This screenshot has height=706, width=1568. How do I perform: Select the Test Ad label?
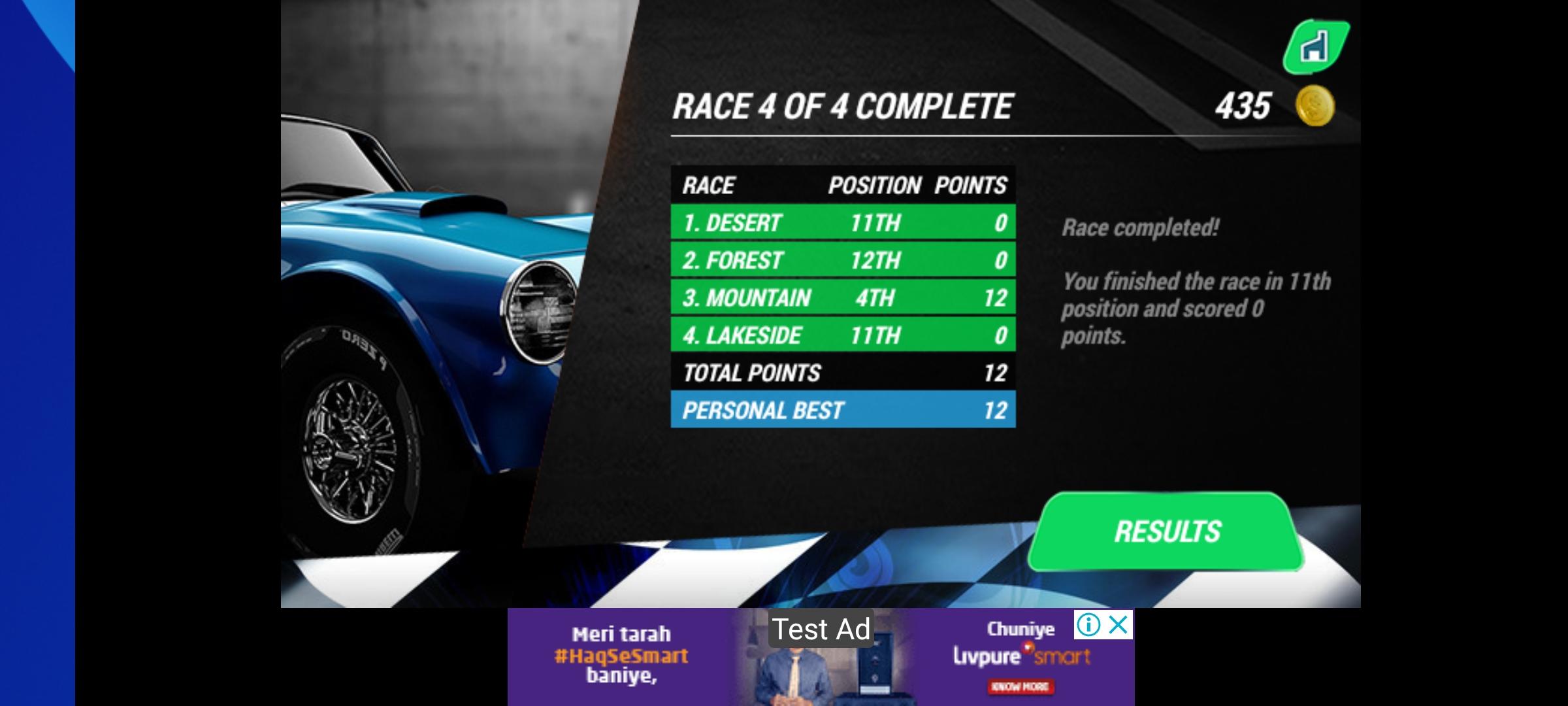tap(821, 630)
